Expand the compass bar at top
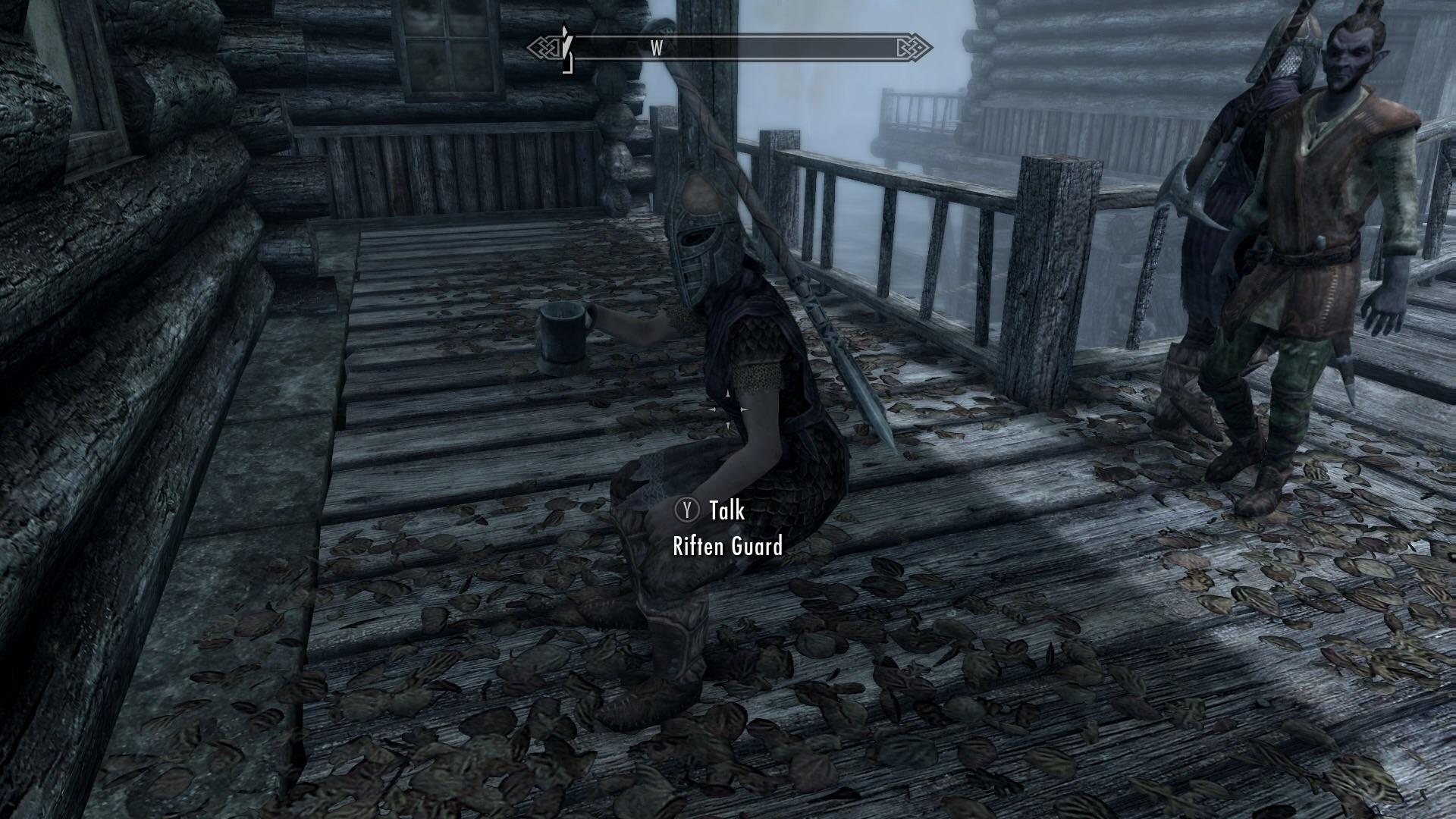Image resolution: width=1456 pixels, height=819 pixels. click(x=728, y=47)
